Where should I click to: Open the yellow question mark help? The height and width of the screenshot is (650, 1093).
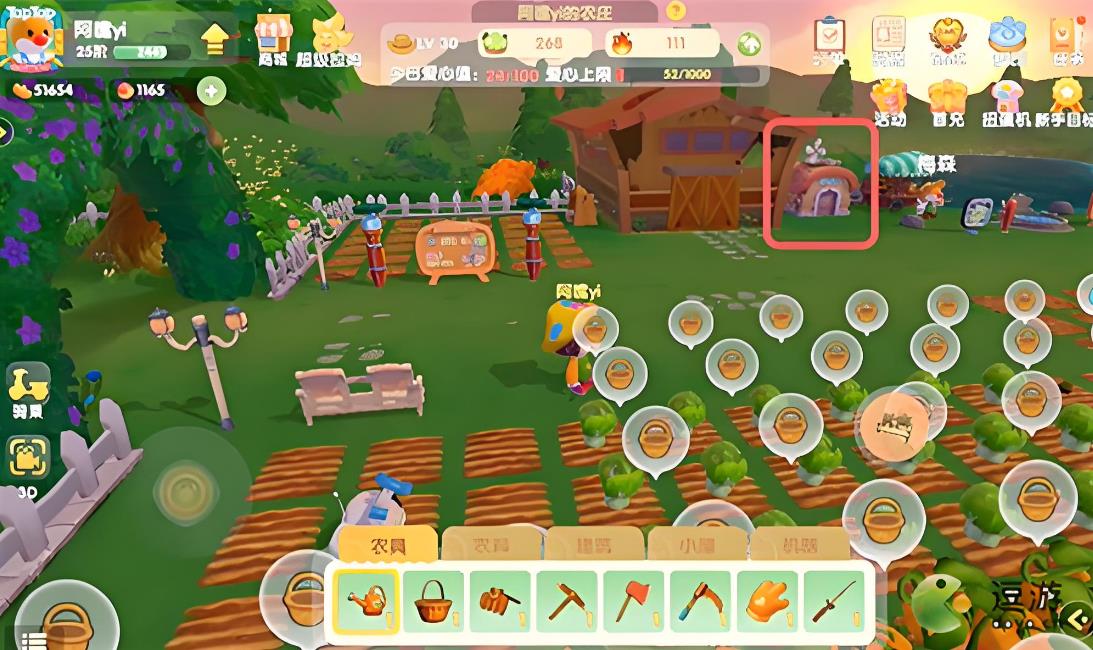tap(676, 11)
